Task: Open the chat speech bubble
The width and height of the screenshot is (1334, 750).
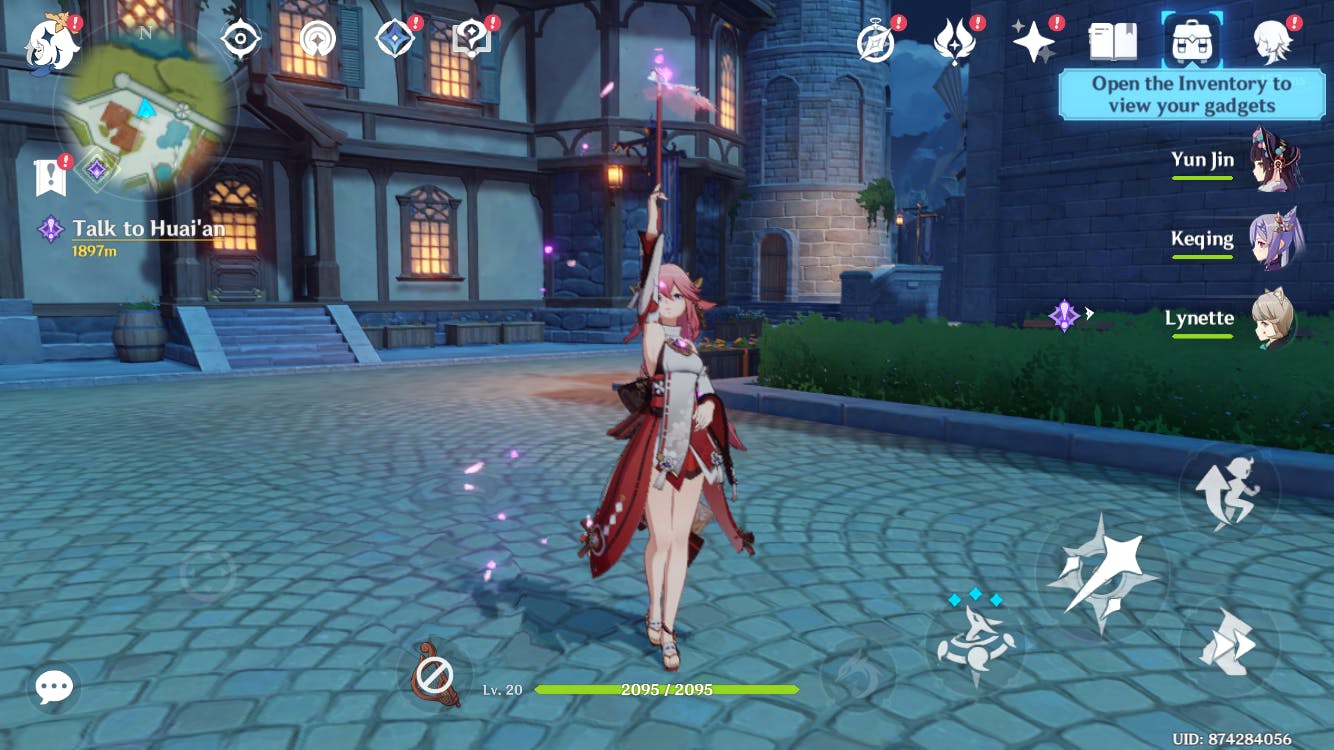Action: tap(54, 687)
